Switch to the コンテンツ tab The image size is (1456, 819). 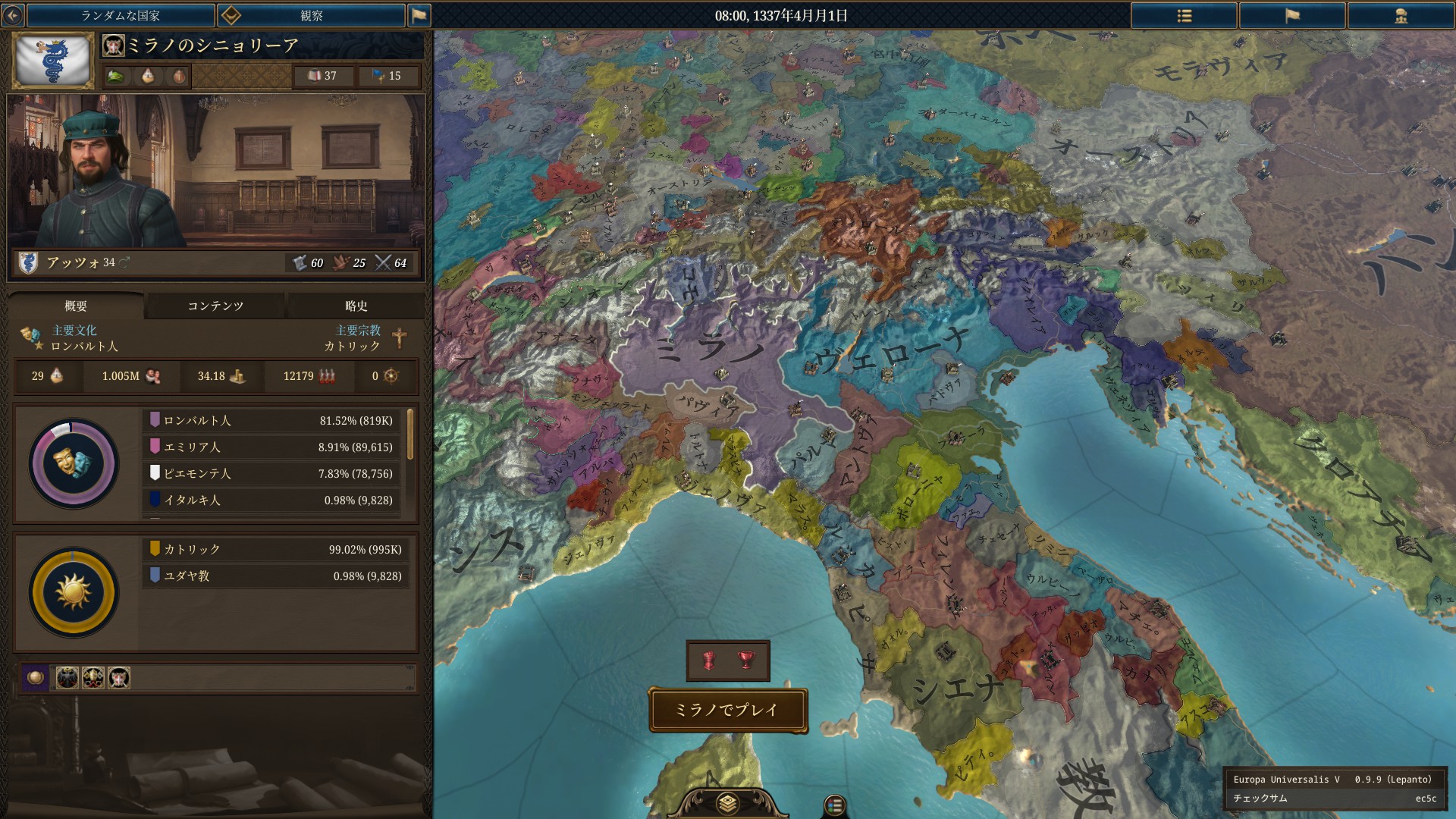(x=215, y=306)
